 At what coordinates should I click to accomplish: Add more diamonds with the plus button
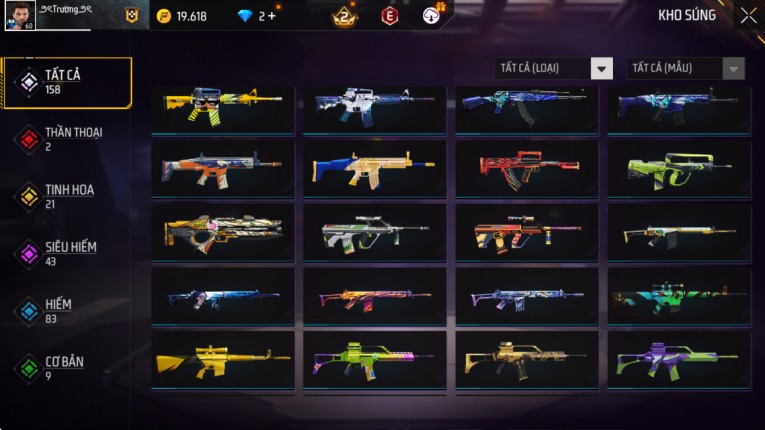click(x=272, y=16)
